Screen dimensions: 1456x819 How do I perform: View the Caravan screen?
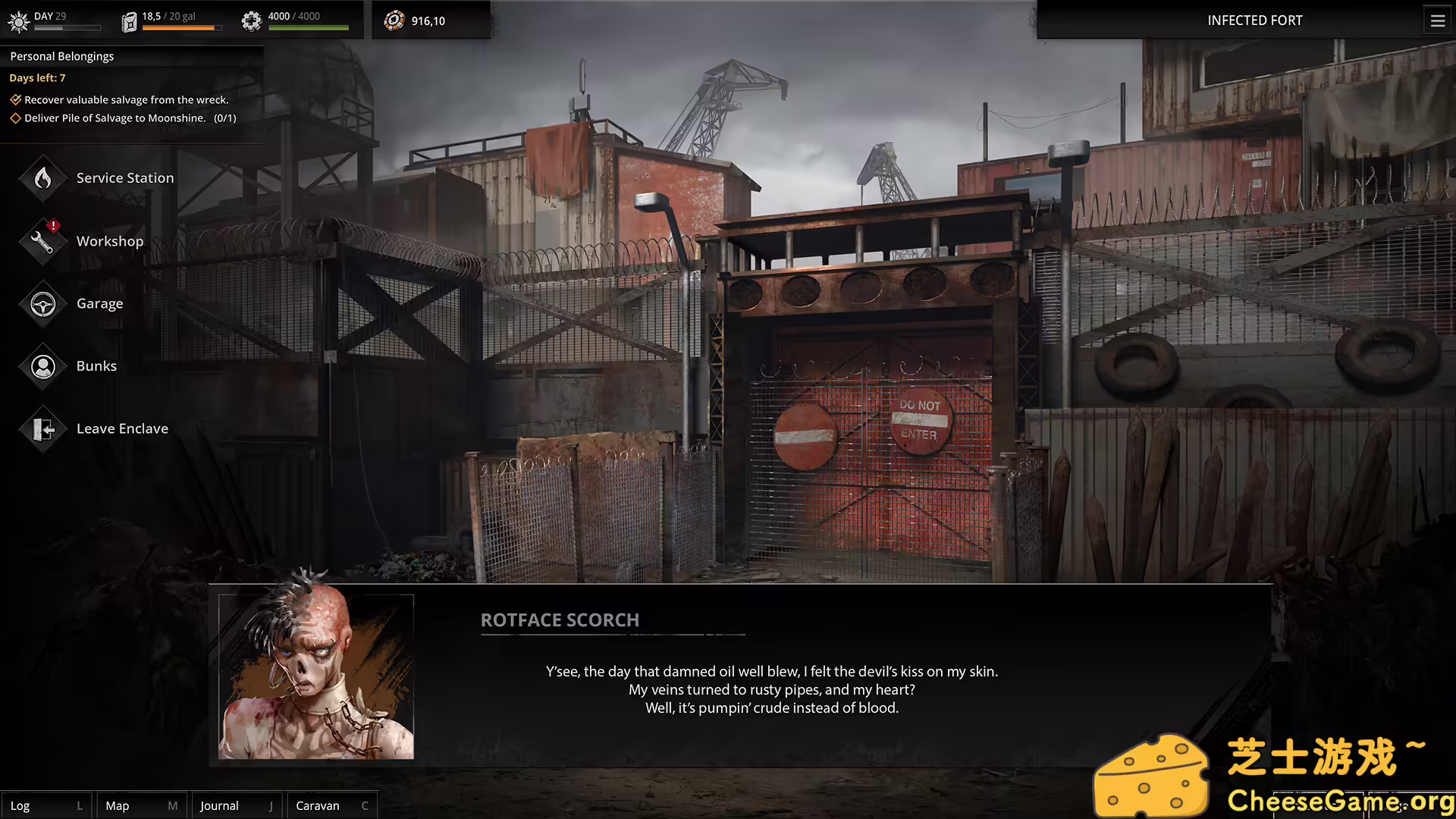(331, 805)
